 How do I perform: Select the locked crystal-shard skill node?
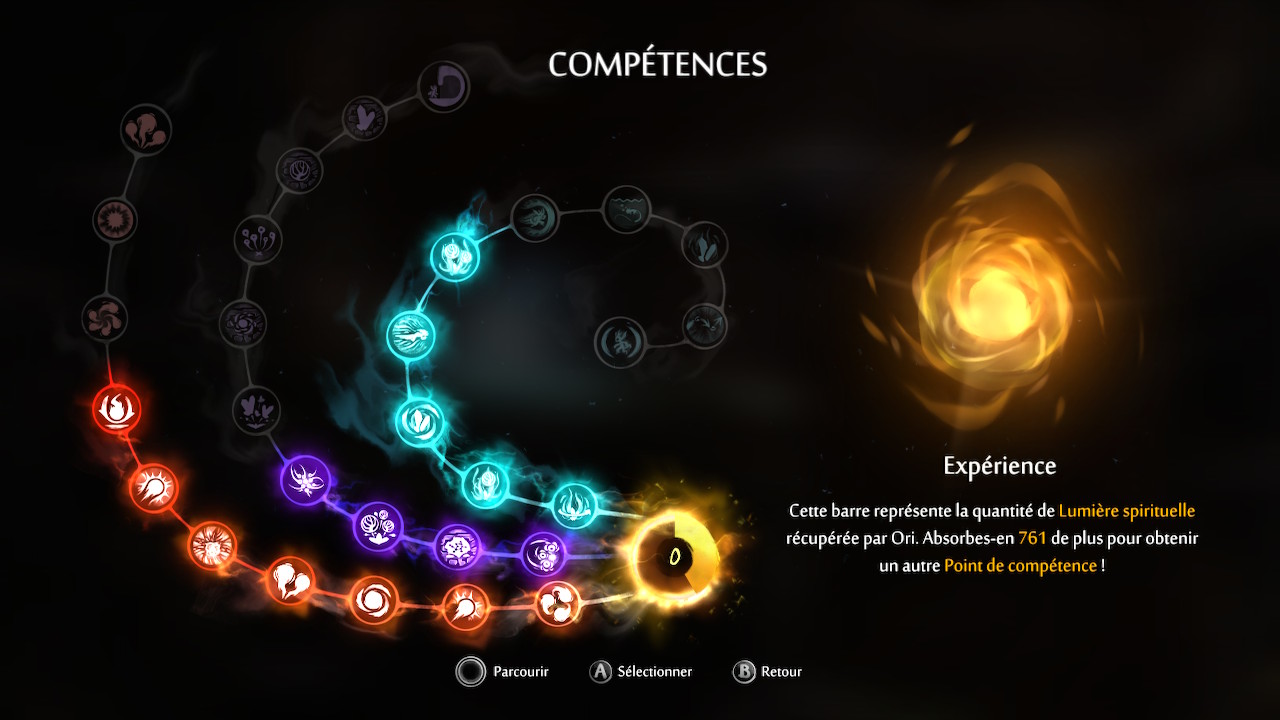coord(705,244)
